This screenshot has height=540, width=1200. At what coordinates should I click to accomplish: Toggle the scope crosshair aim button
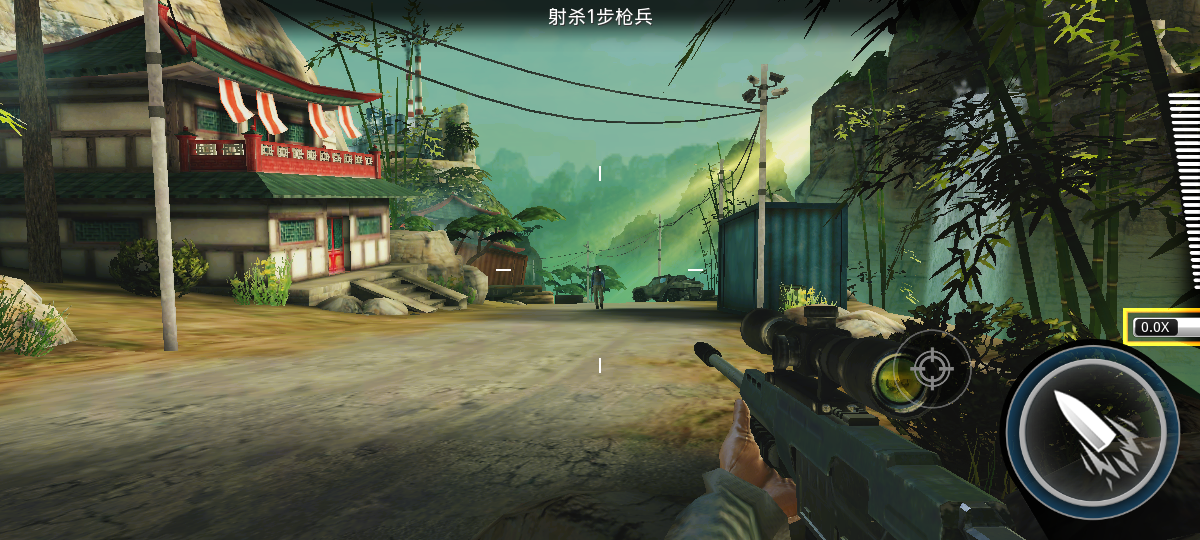[x=932, y=368]
